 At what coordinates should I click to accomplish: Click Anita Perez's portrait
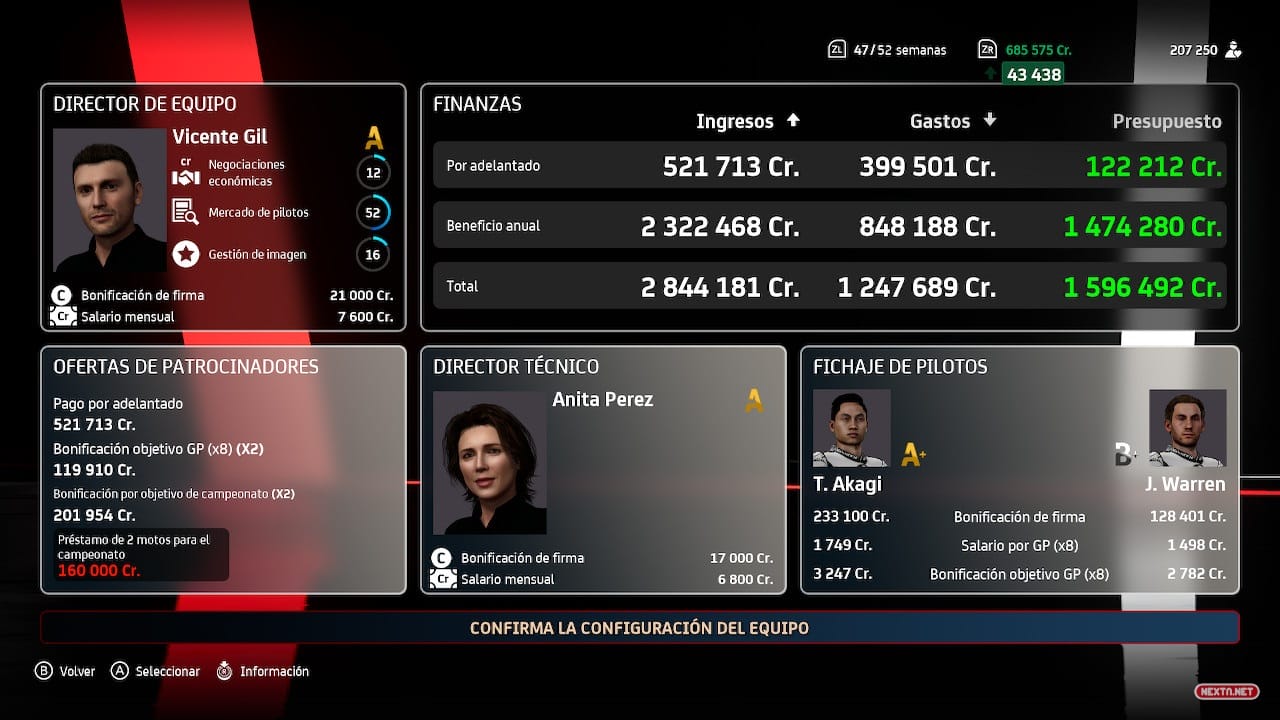click(489, 462)
